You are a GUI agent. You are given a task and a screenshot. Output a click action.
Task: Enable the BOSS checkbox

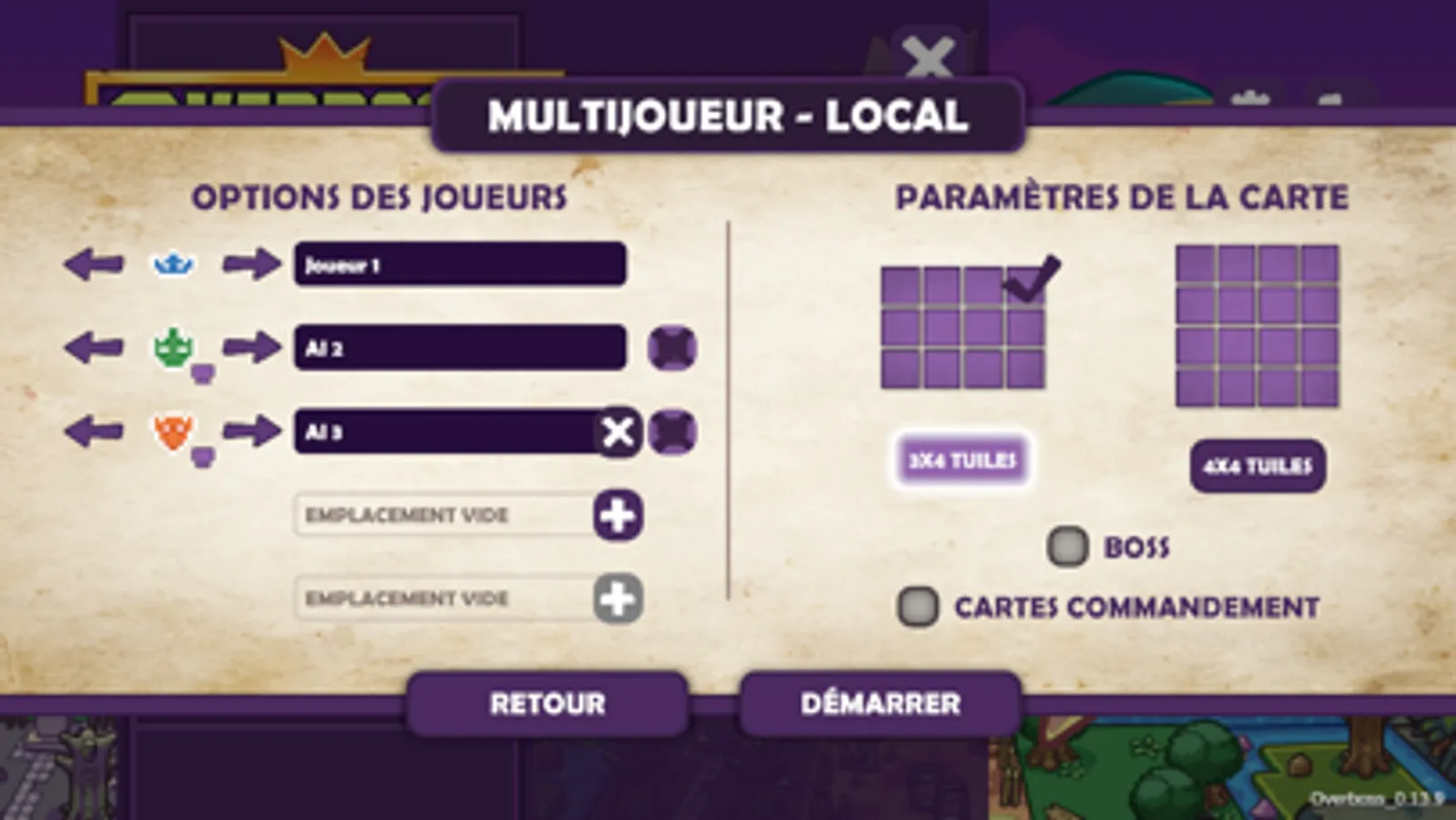pos(1067,546)
